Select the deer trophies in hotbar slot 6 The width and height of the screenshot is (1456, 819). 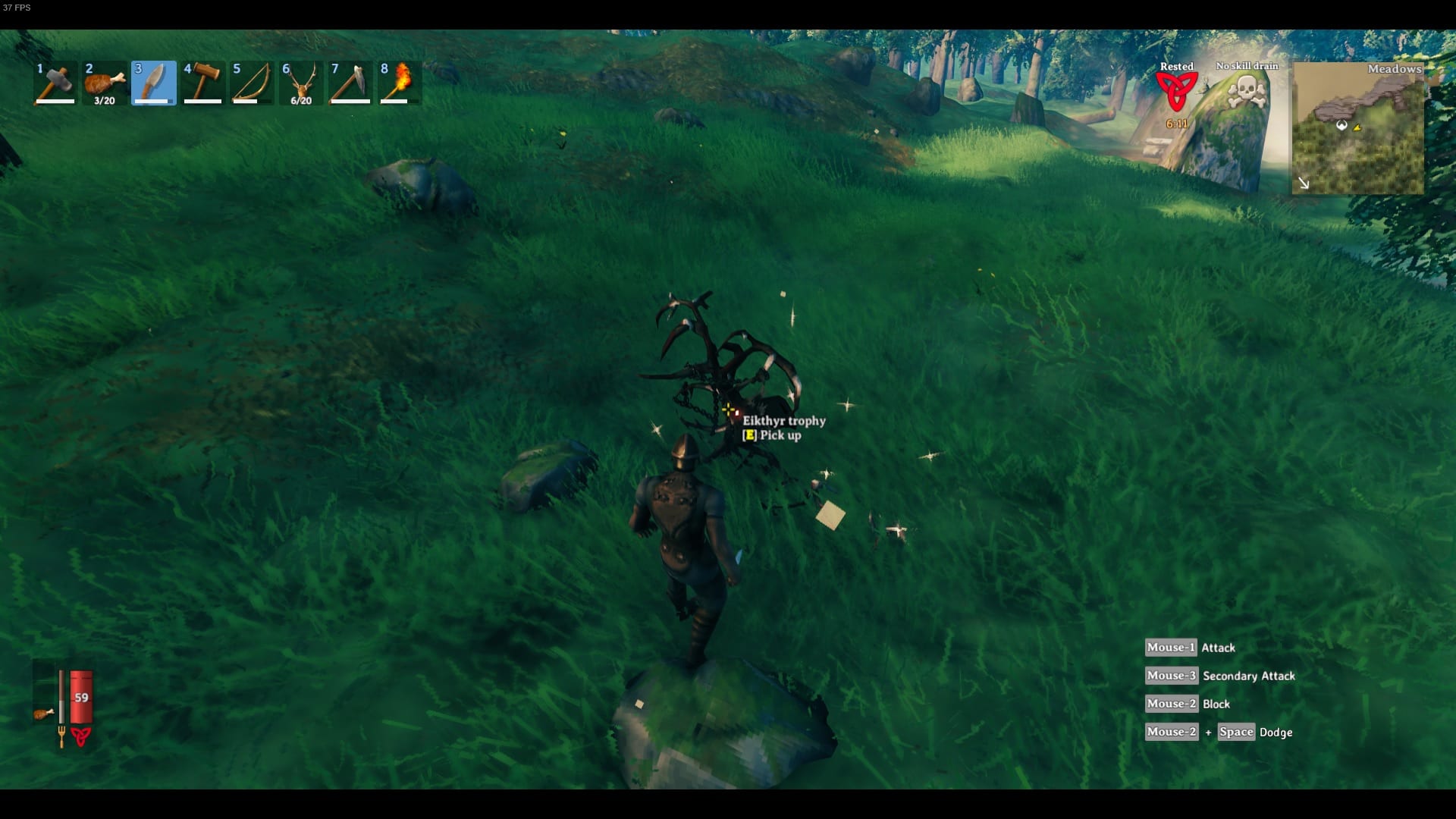click(300, 82)
